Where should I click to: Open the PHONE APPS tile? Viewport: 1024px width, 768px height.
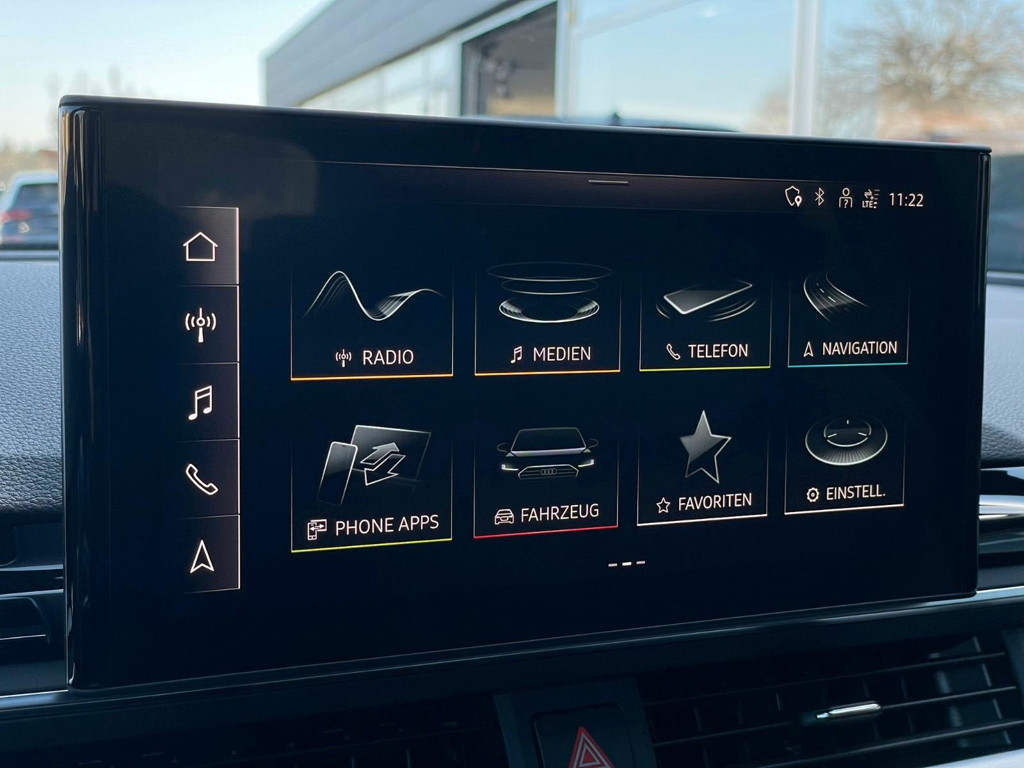tap(372, 486)
